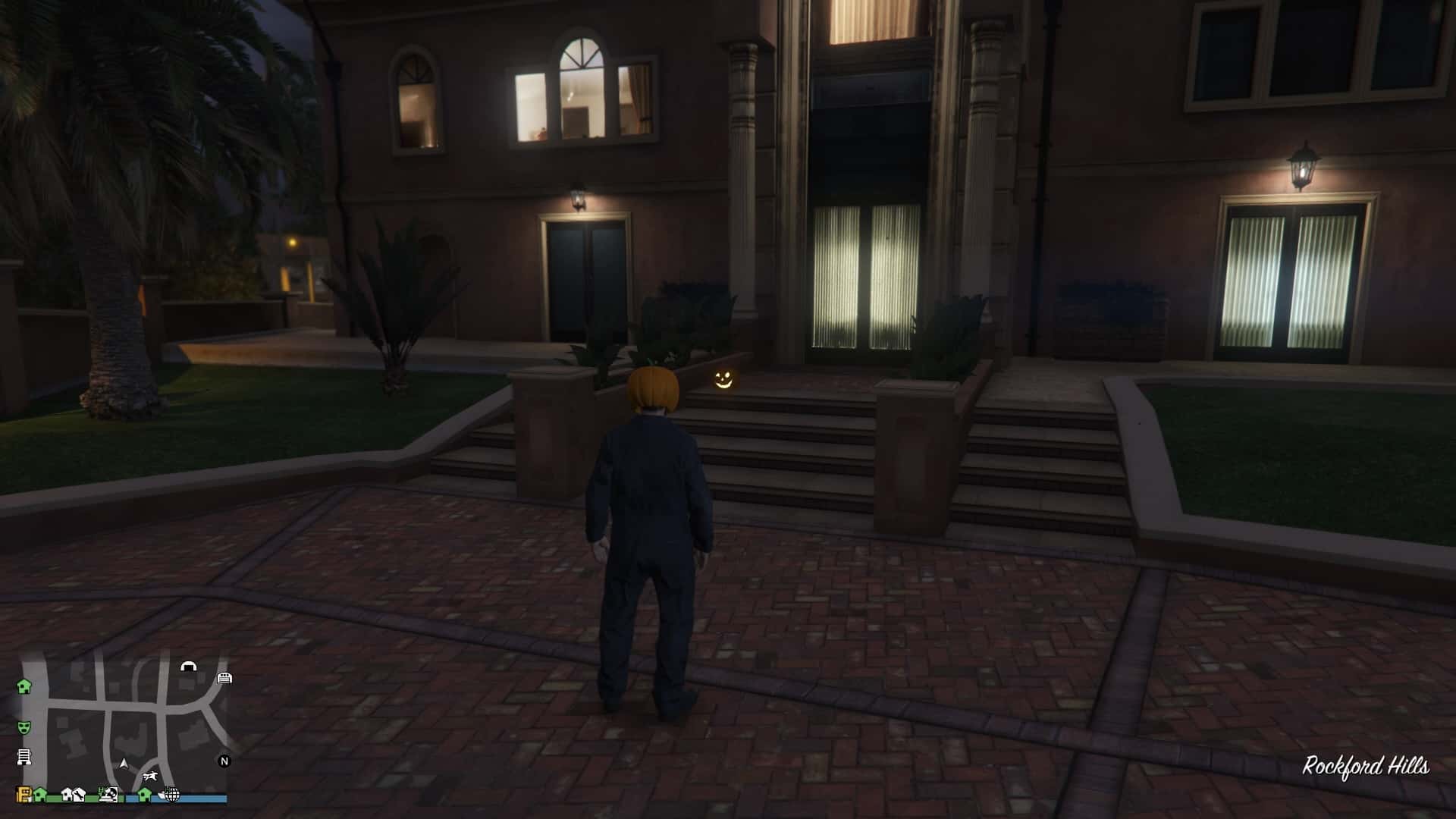Select the white garage door blip
1456x819 pixels.
point(224,677)
